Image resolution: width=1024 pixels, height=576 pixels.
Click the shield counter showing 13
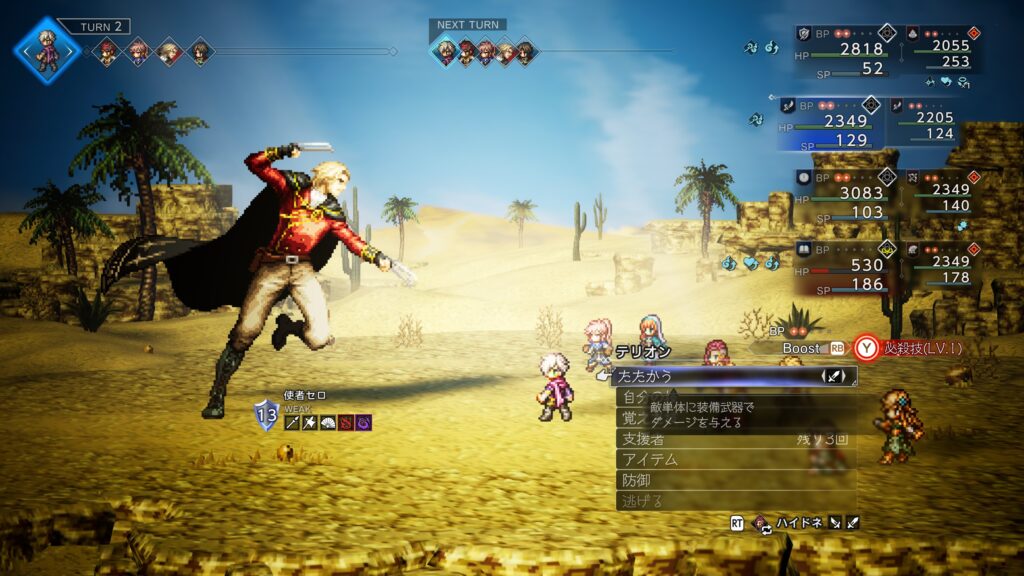[x=266, y=414]
